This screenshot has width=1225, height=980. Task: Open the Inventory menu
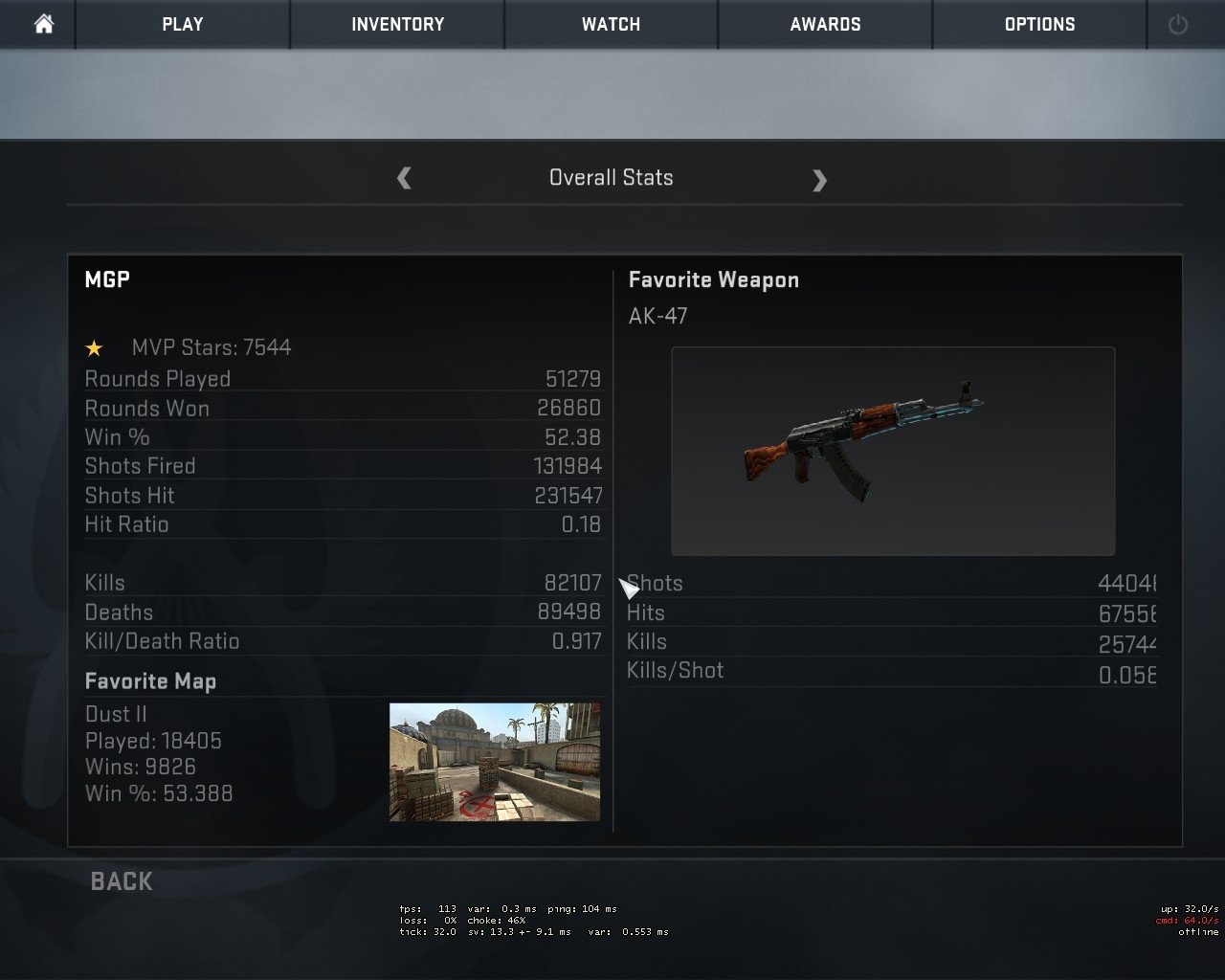pos(397,24)
